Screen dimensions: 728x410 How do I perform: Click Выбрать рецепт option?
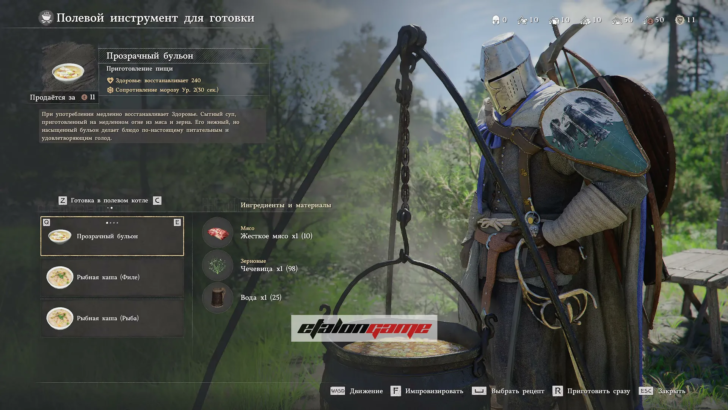[x=515, y=391]
